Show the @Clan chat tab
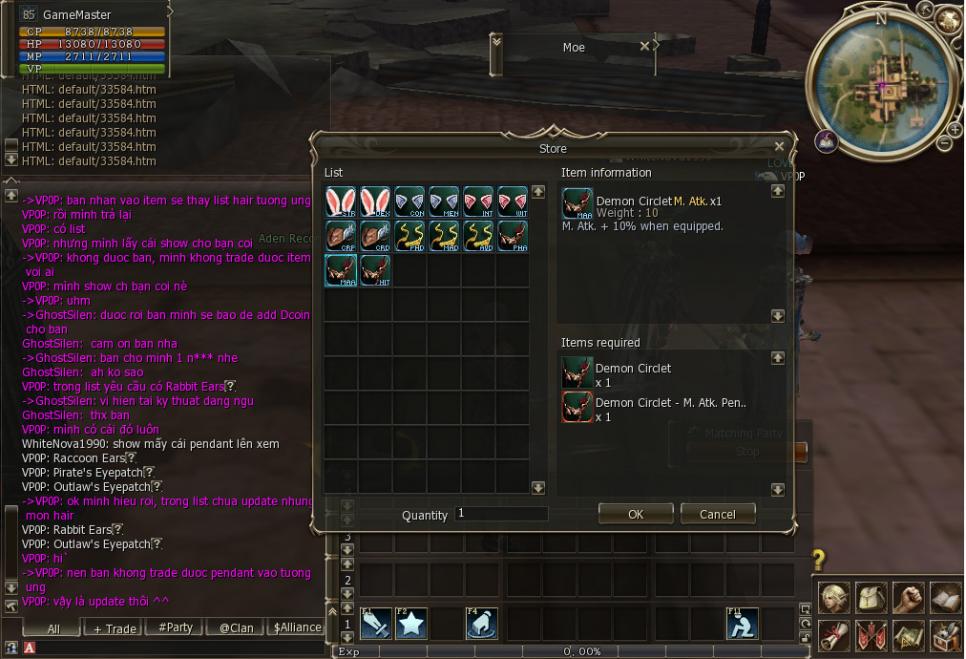966x659 pixels. 236,628
